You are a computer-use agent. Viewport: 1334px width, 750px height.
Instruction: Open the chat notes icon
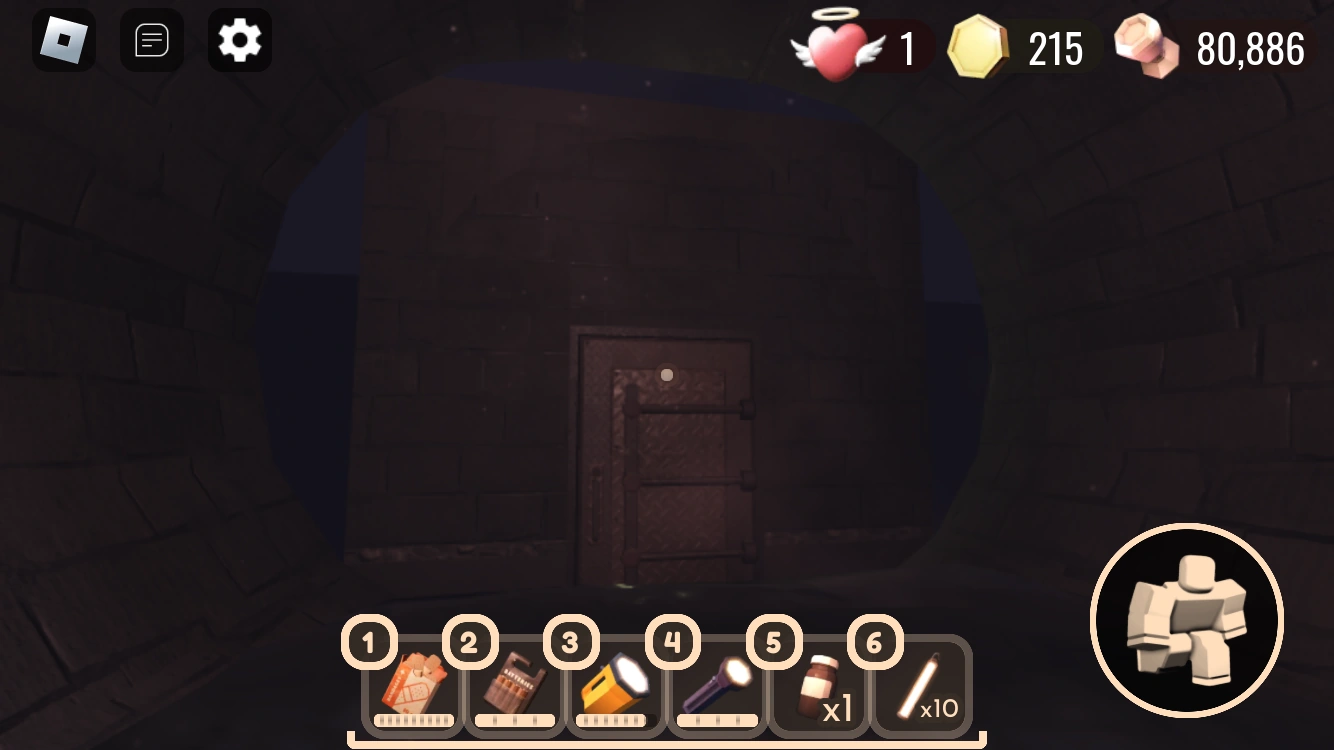pyautogui.click(x=151, y=40)
